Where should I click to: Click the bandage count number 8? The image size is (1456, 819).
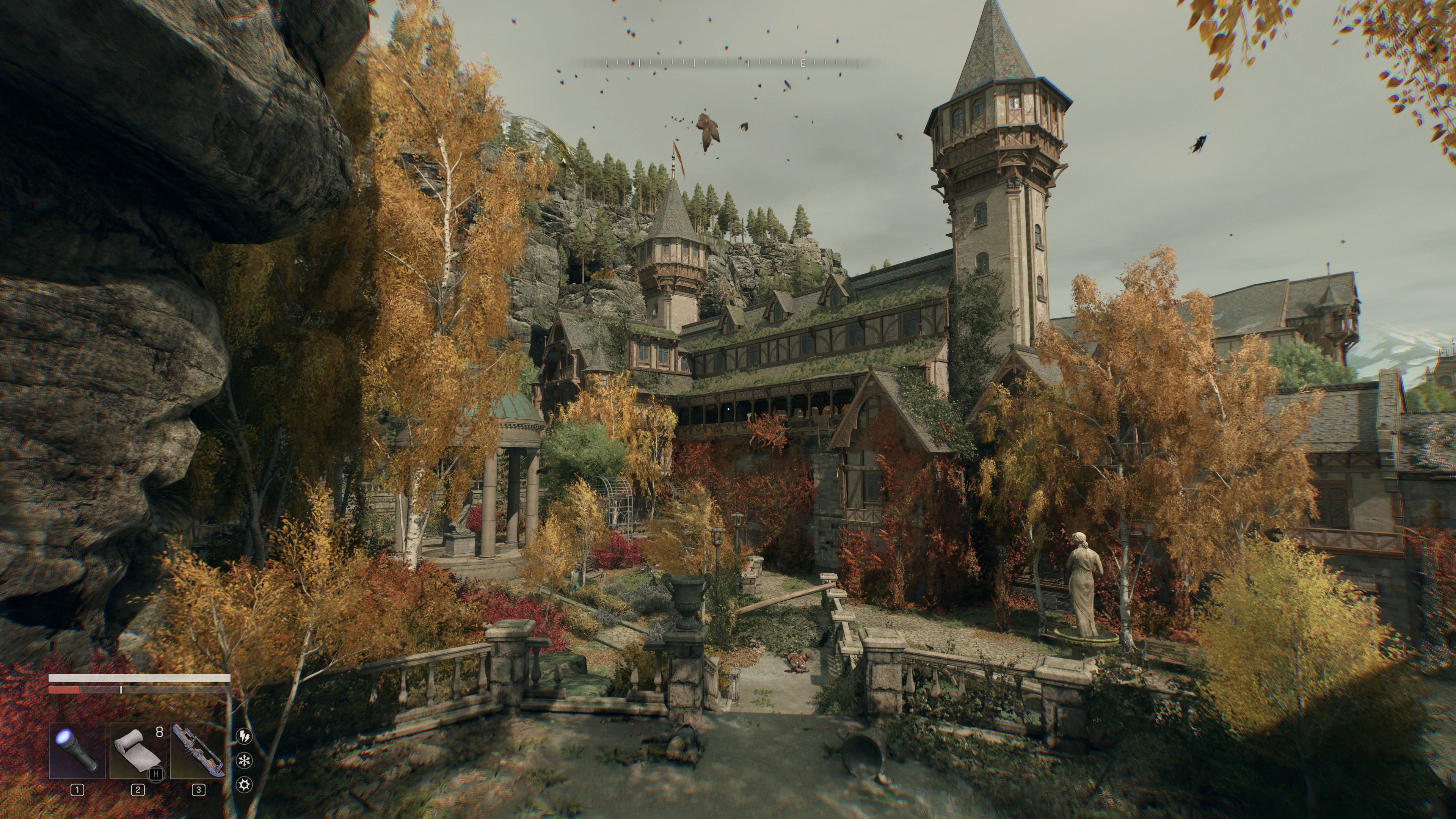pos(159,733)
